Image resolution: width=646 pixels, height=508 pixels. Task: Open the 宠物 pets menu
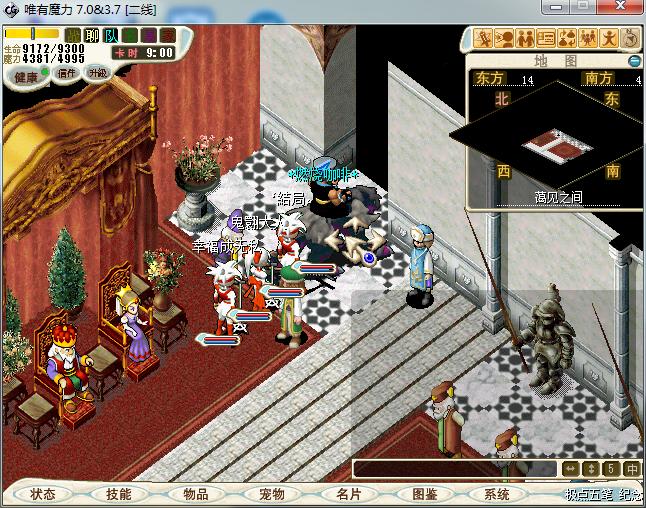(271, 494)
